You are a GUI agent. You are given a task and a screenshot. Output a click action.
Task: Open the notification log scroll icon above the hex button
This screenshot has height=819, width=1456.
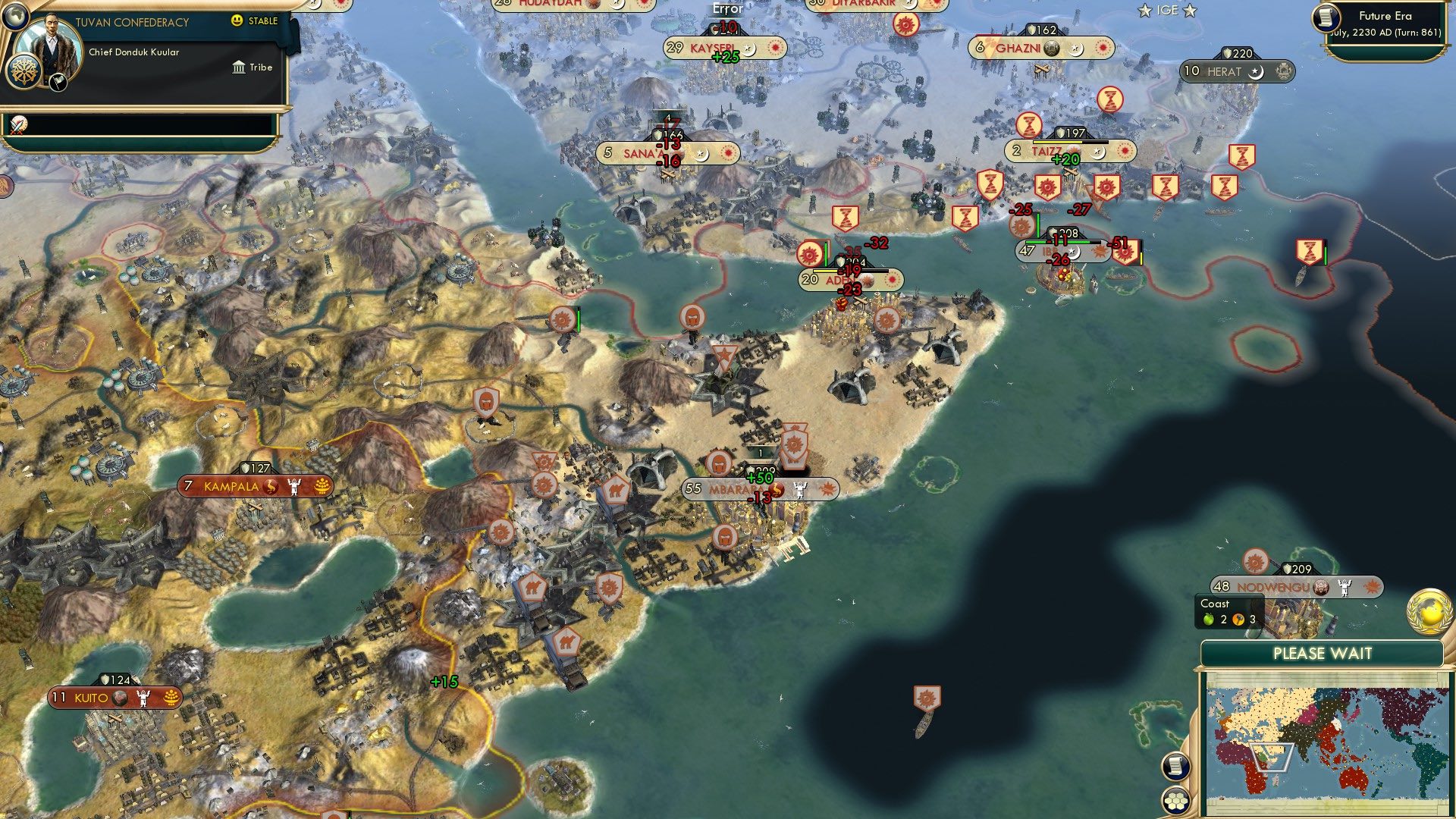(1175, 766)
